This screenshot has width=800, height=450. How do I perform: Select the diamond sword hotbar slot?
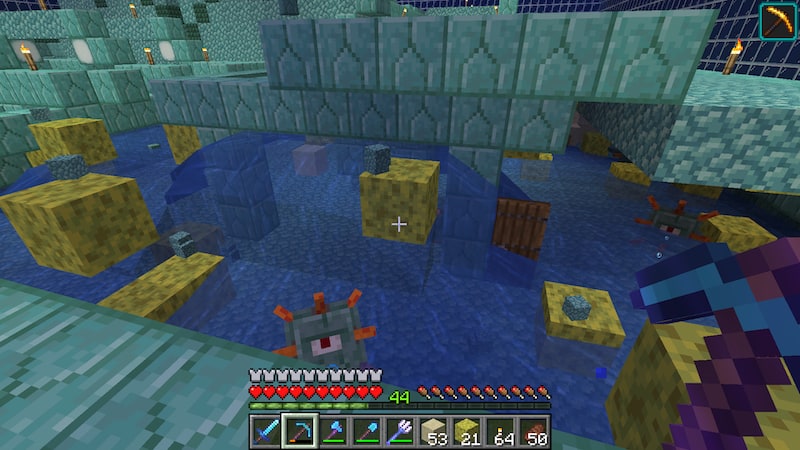(266, 431)
